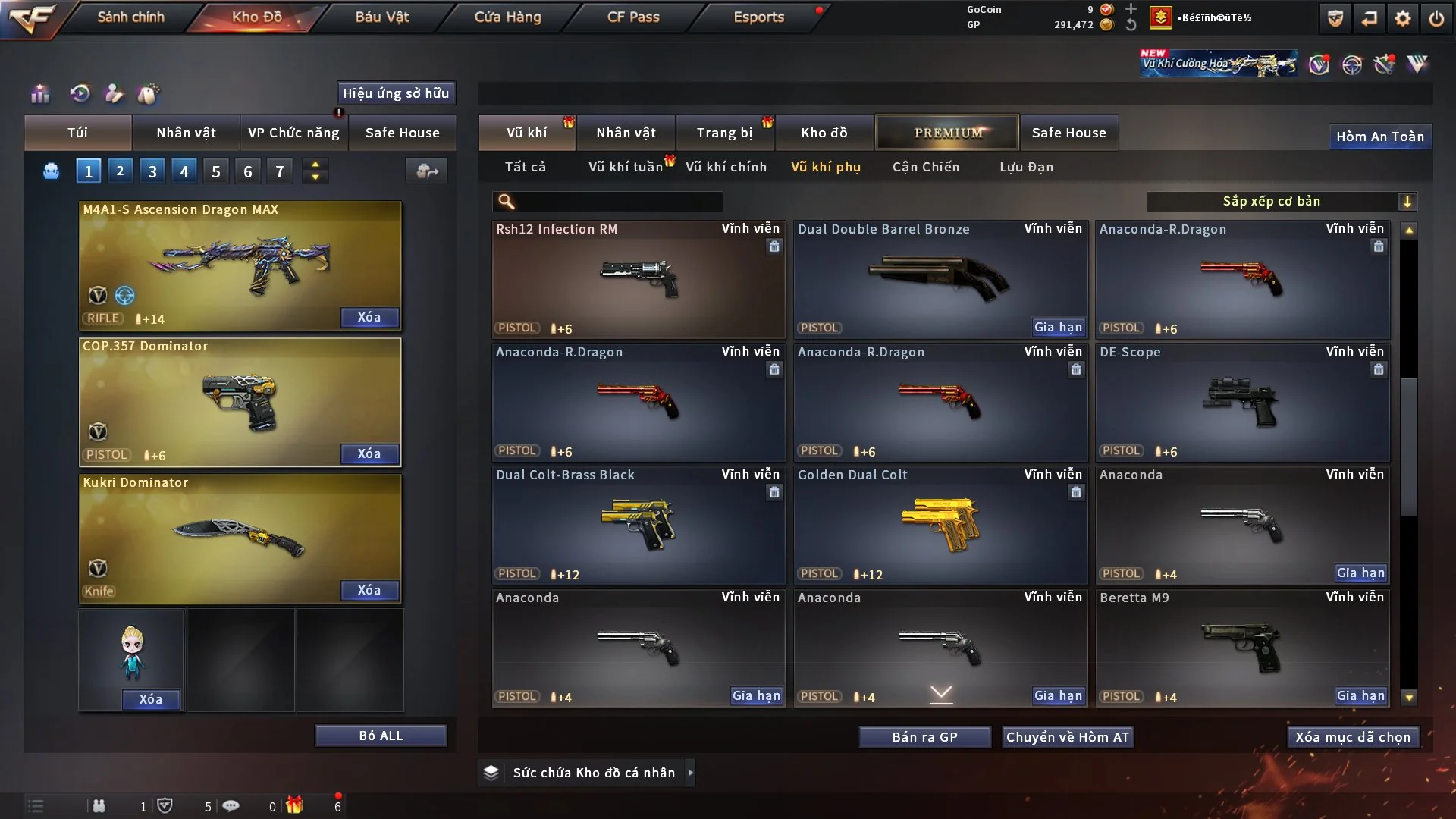The height and width of the screenshot is (819, 1456).
Task: Open the CF Pass page
Action: pyautogui.click(x=633, y=17)
